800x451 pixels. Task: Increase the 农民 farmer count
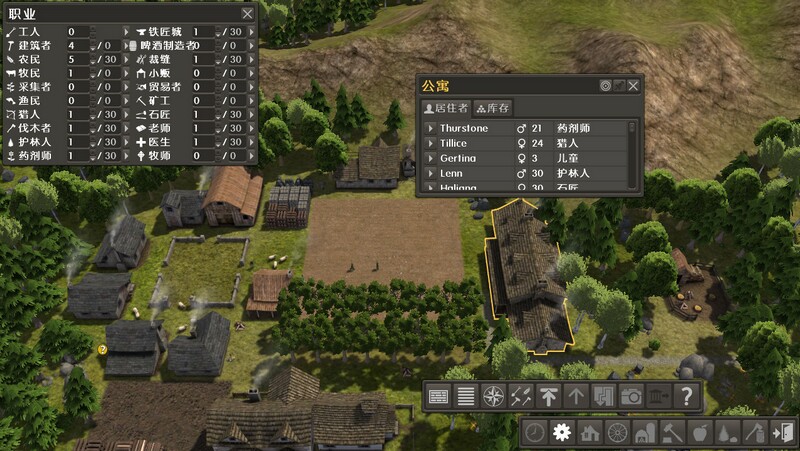(91, 54)
